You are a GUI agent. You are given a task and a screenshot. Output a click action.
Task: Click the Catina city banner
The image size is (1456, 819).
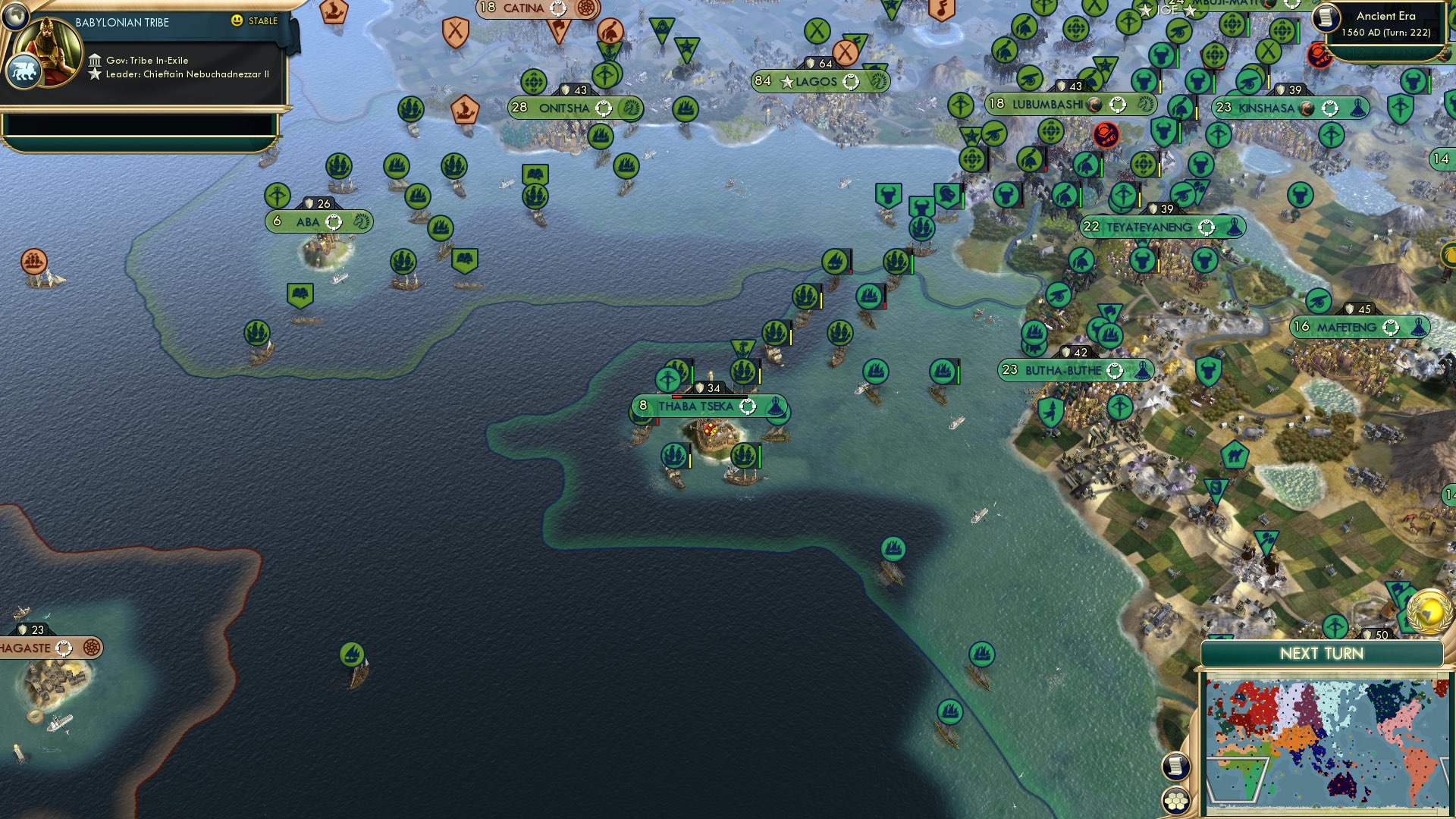(x=523, y=9)
